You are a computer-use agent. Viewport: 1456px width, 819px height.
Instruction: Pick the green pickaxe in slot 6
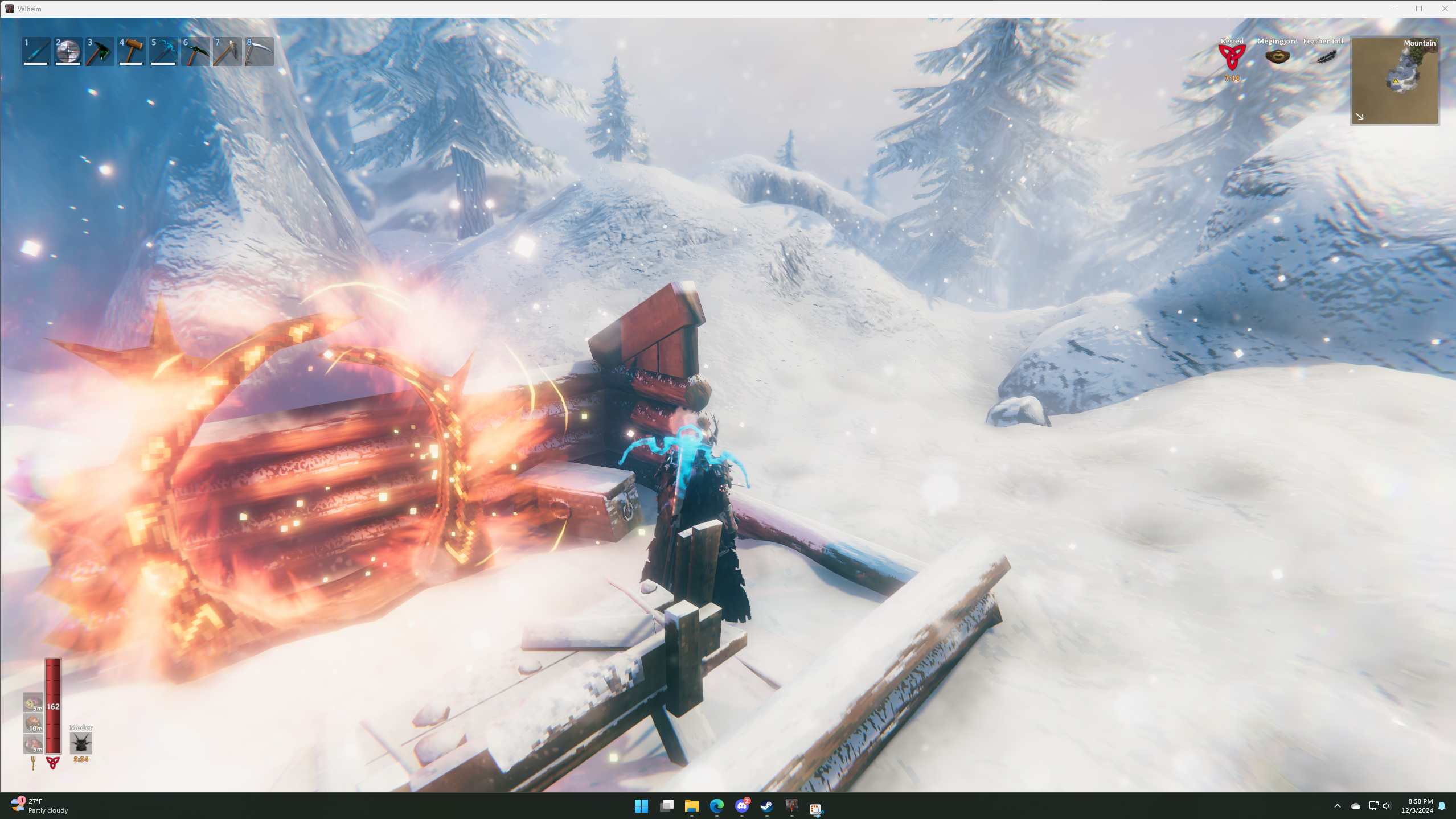(x=195, y=52)
